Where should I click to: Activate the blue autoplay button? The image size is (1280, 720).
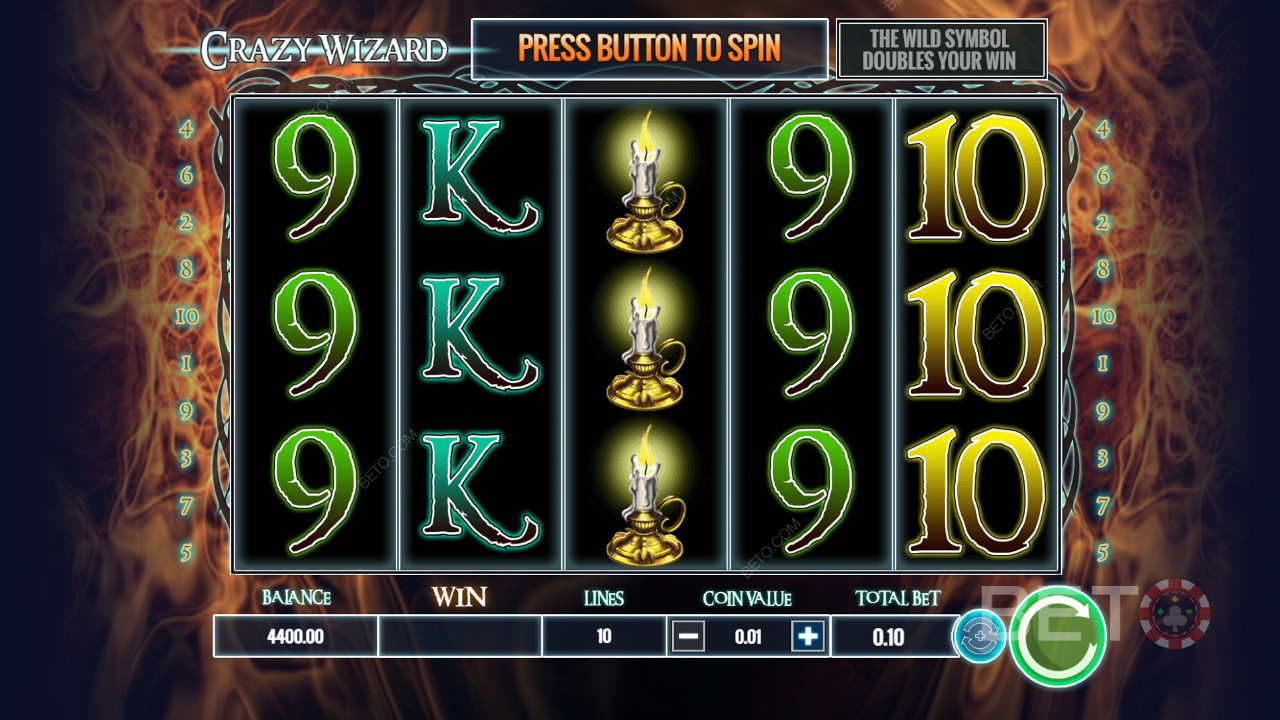(977, 636)
